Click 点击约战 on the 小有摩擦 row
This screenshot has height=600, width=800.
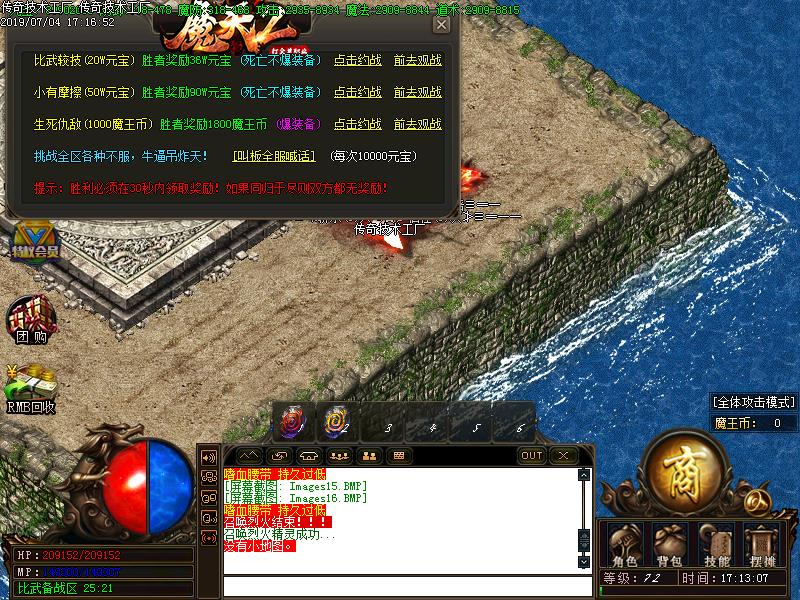[x=357, y=92]
